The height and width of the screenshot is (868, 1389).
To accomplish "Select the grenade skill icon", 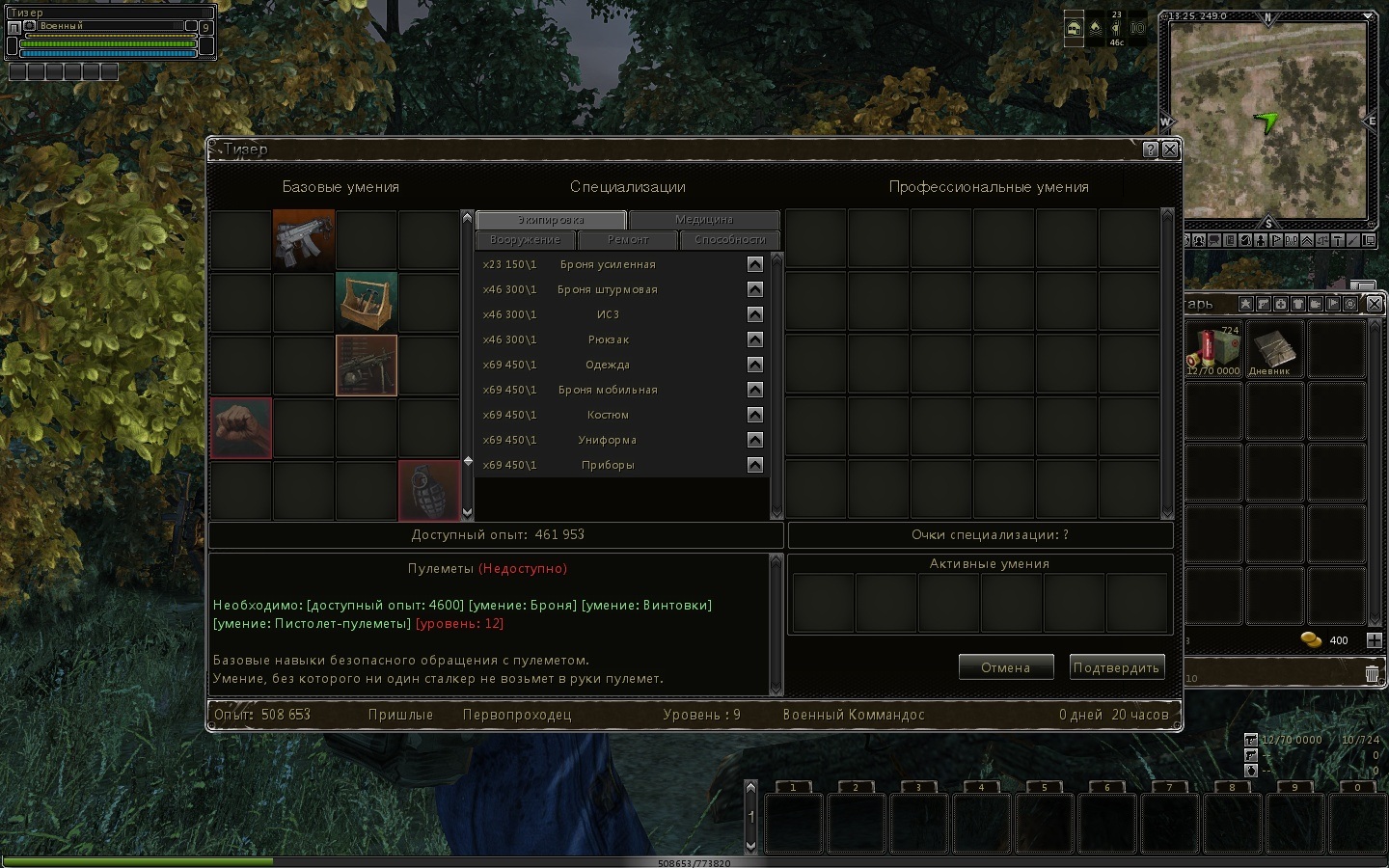I will 429,491.
